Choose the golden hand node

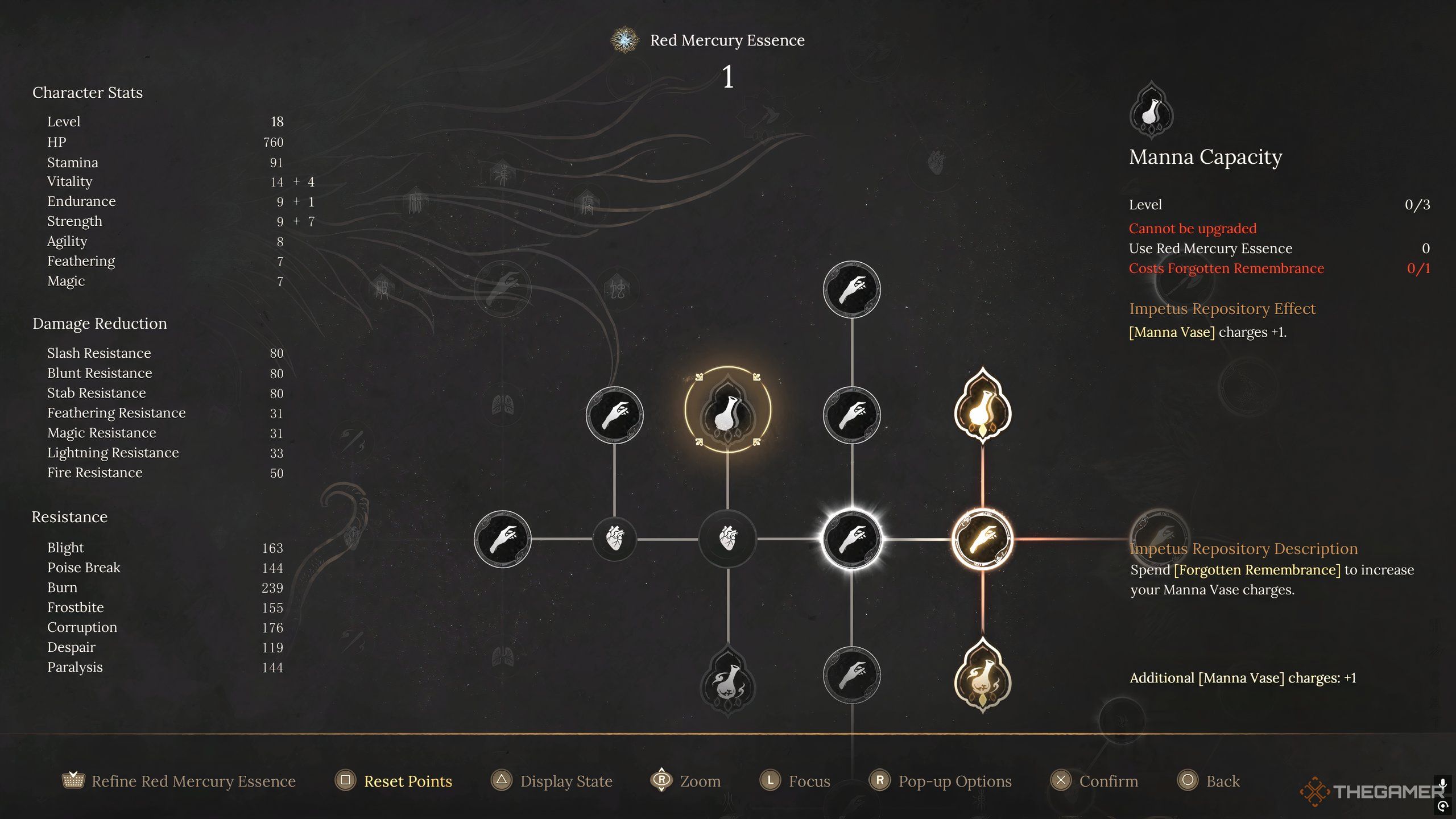pos(982,539)
